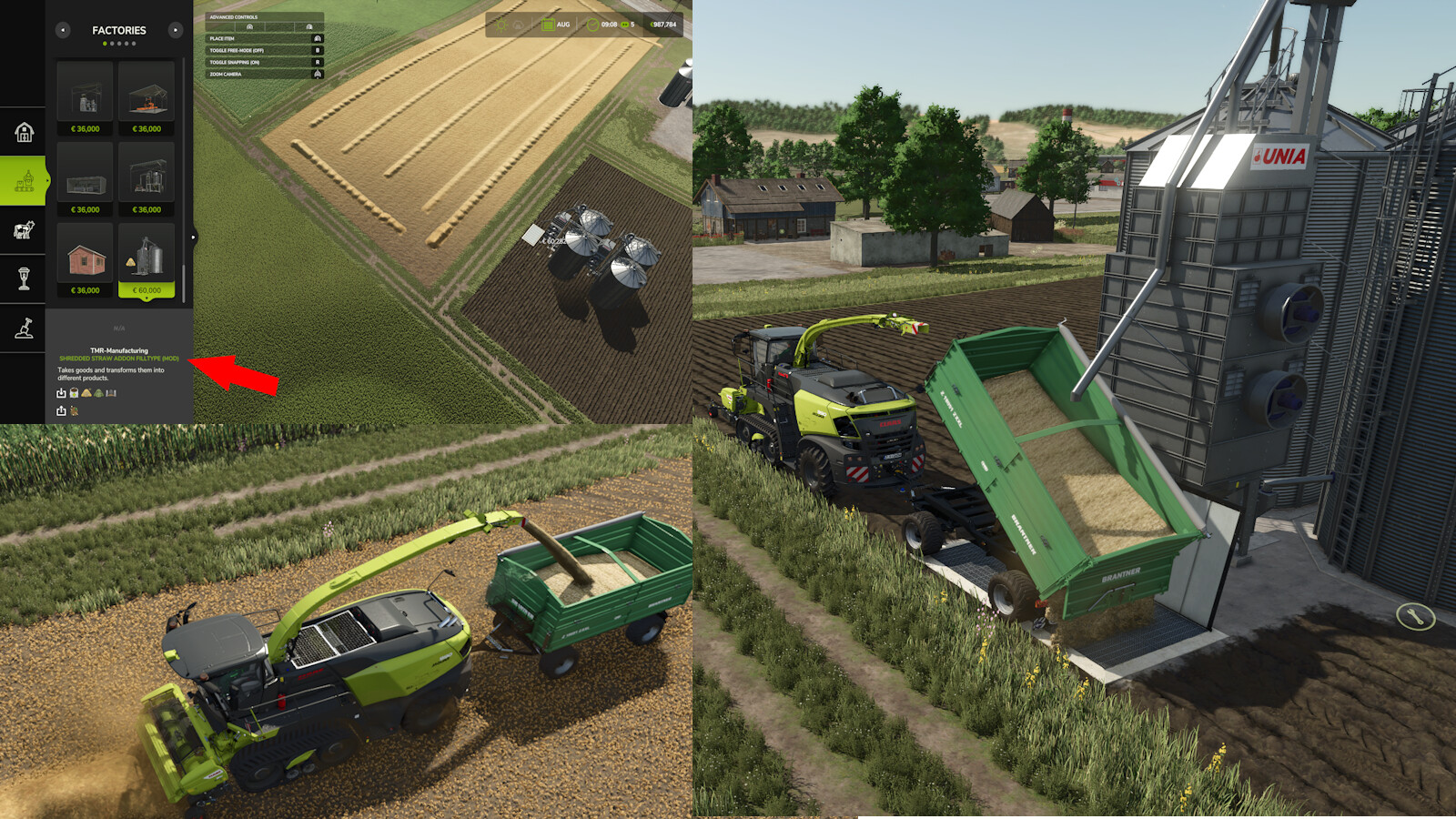Viewport: 1456px width, 819px height.
Task: Switch to the Animals category tab
Action: click(x=25, y=230)
